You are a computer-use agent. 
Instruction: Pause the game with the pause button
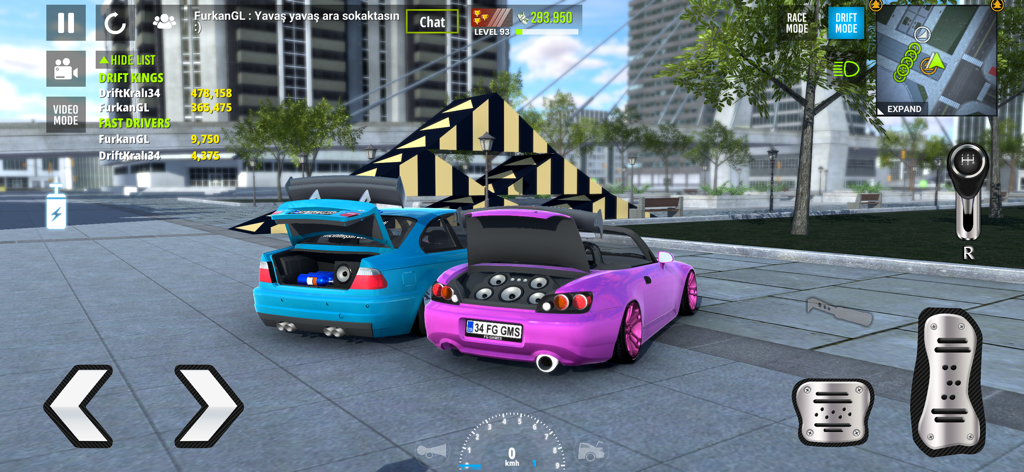click(66, 23)
